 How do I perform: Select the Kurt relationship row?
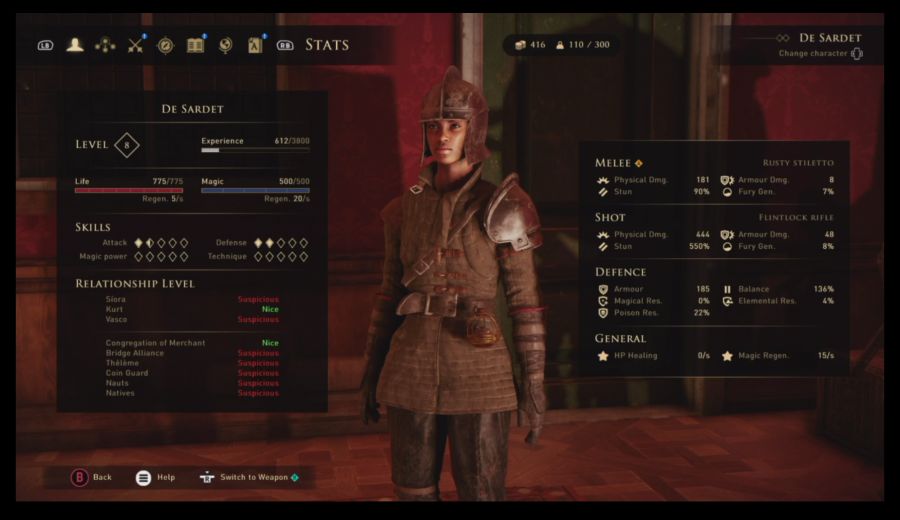coord(190,309)
